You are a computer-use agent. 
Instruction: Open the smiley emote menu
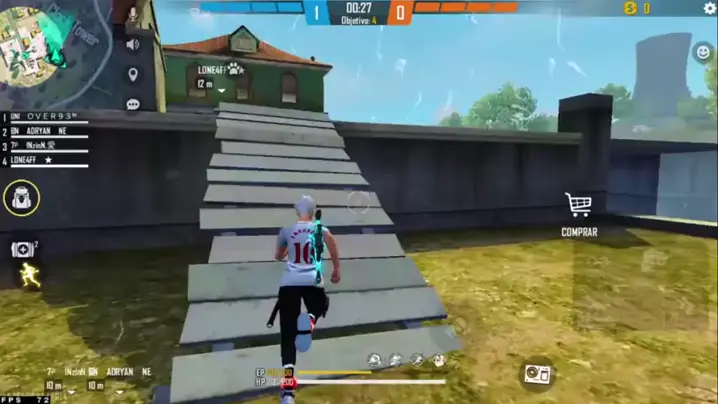point(703,51)
